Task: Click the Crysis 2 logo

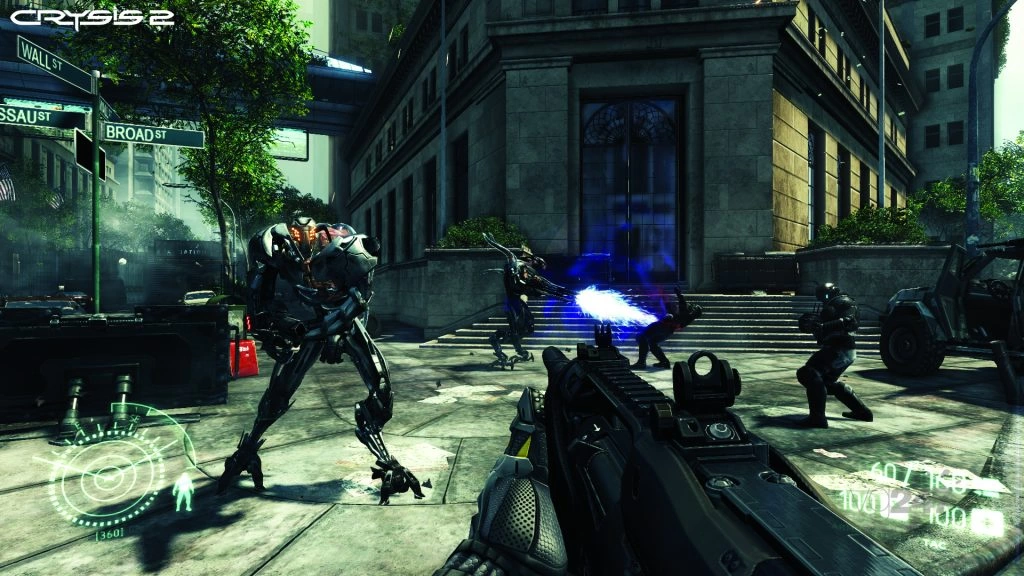Action: click(x=92, y=17)
